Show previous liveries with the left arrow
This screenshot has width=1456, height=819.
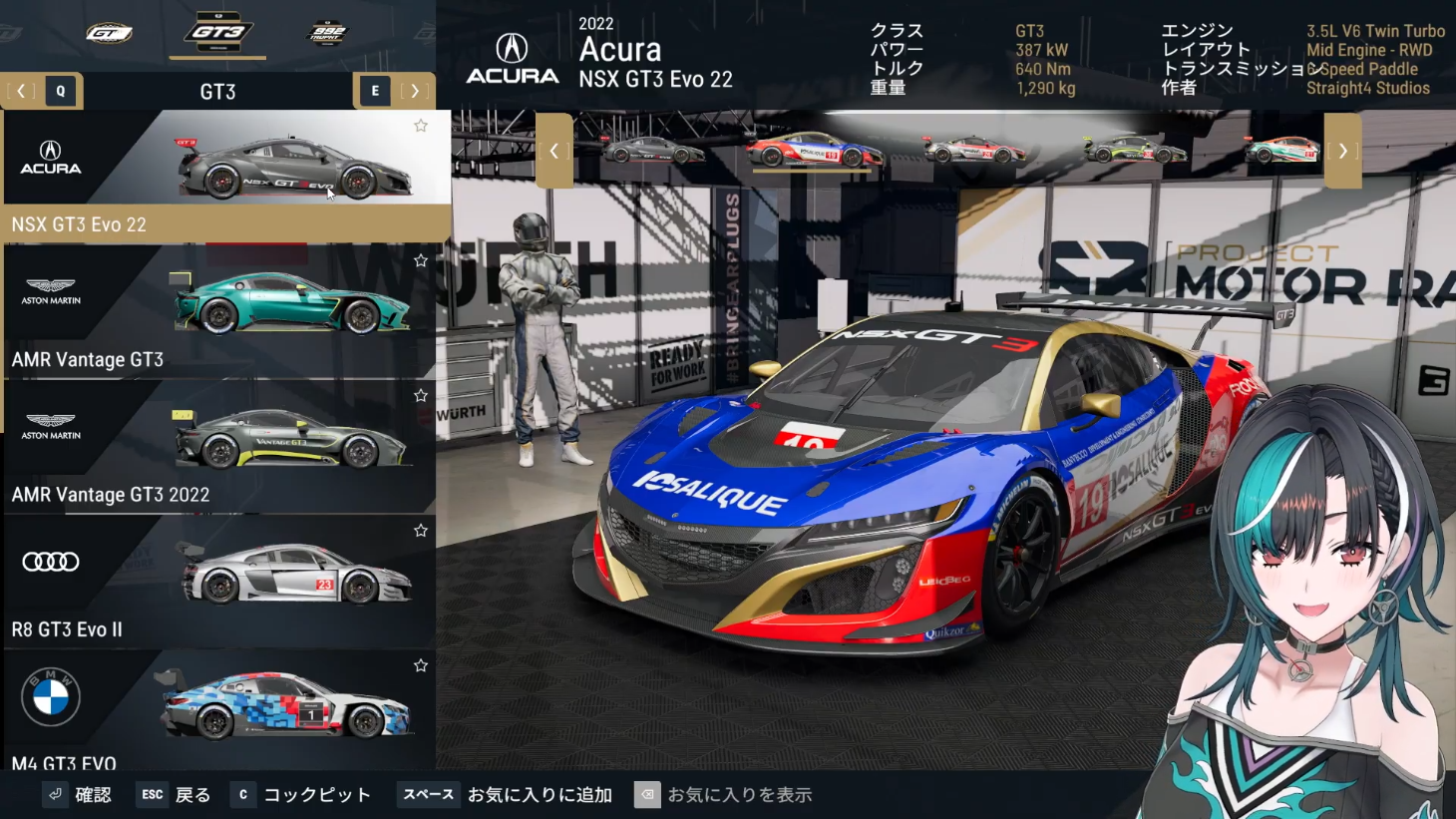click(x=554, y=151)
